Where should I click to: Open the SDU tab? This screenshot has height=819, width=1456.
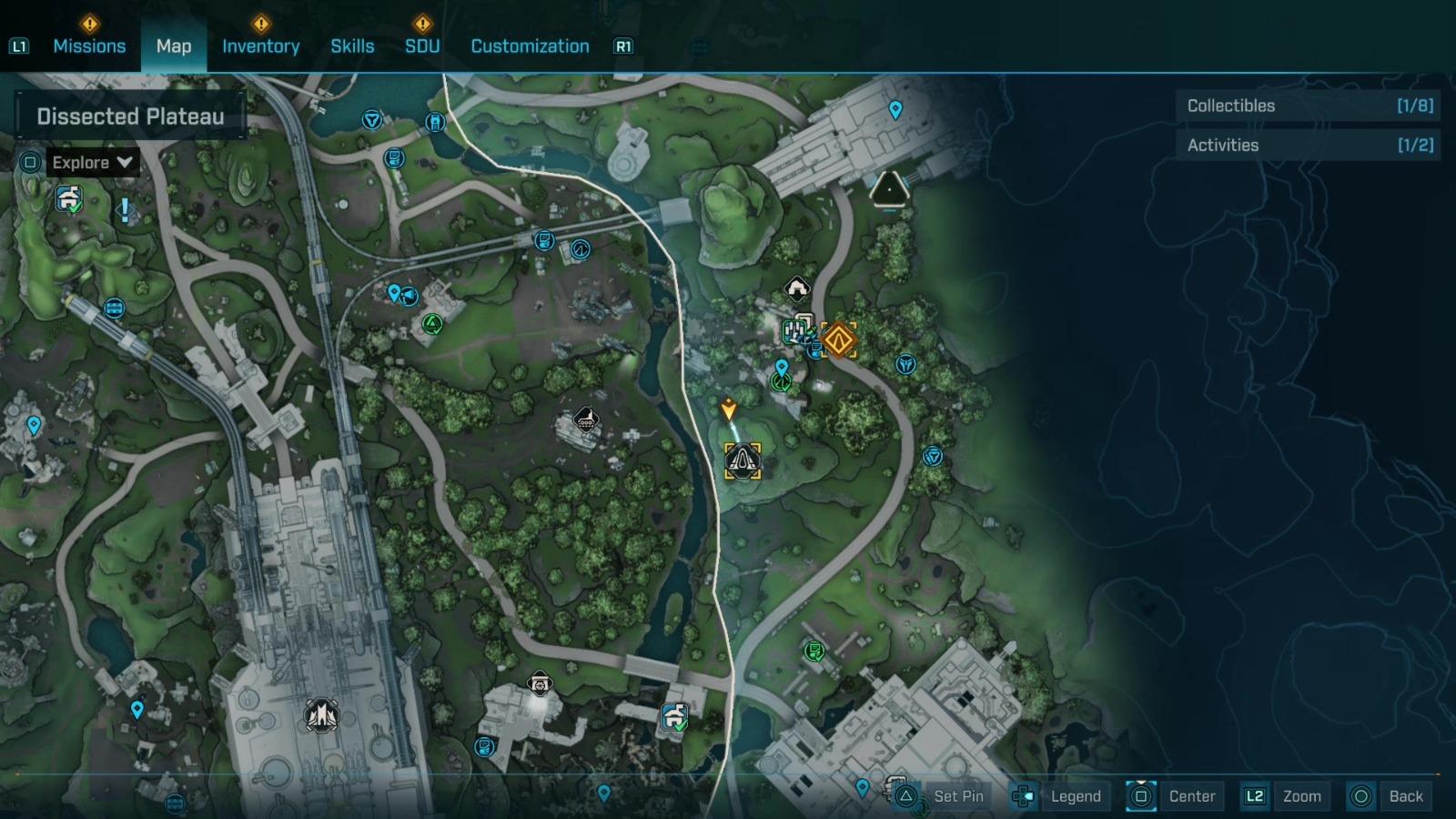pyautogui.click(x=422, y=46)
